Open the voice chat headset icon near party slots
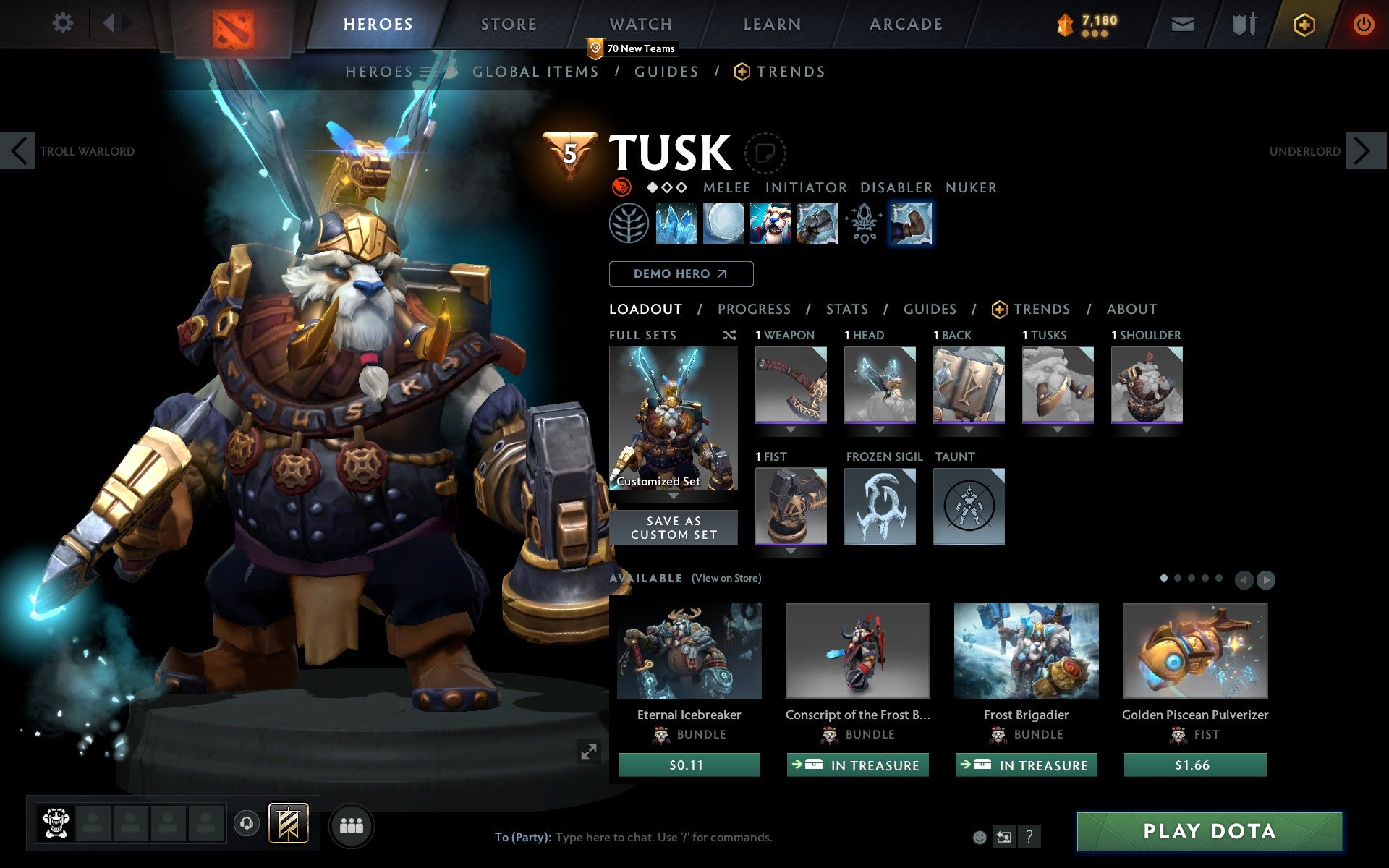Viewport: 1389px width, 868px height. click(247, 822)
